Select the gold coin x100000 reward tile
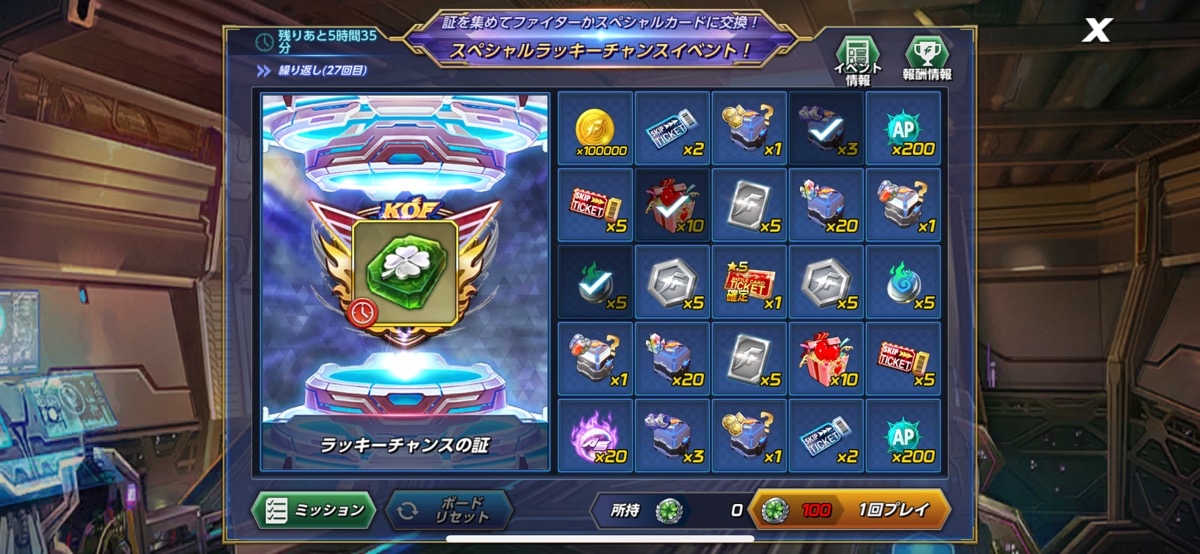1200x554 pixels. click(595, 128)
